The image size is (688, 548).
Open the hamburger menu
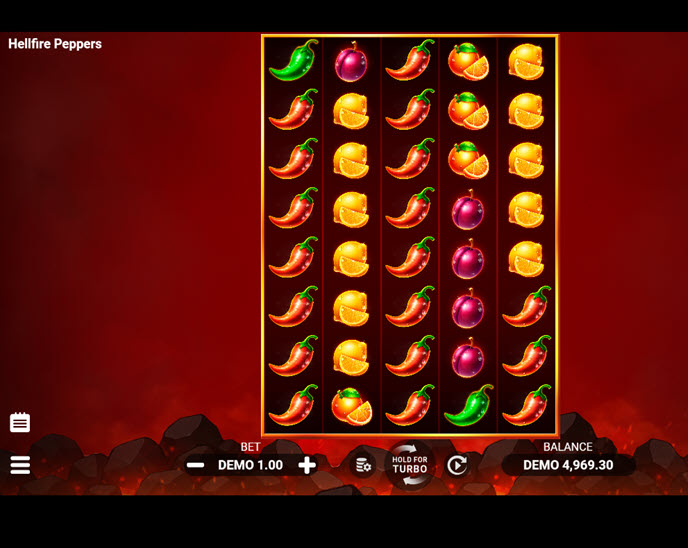tap(20, 465)
